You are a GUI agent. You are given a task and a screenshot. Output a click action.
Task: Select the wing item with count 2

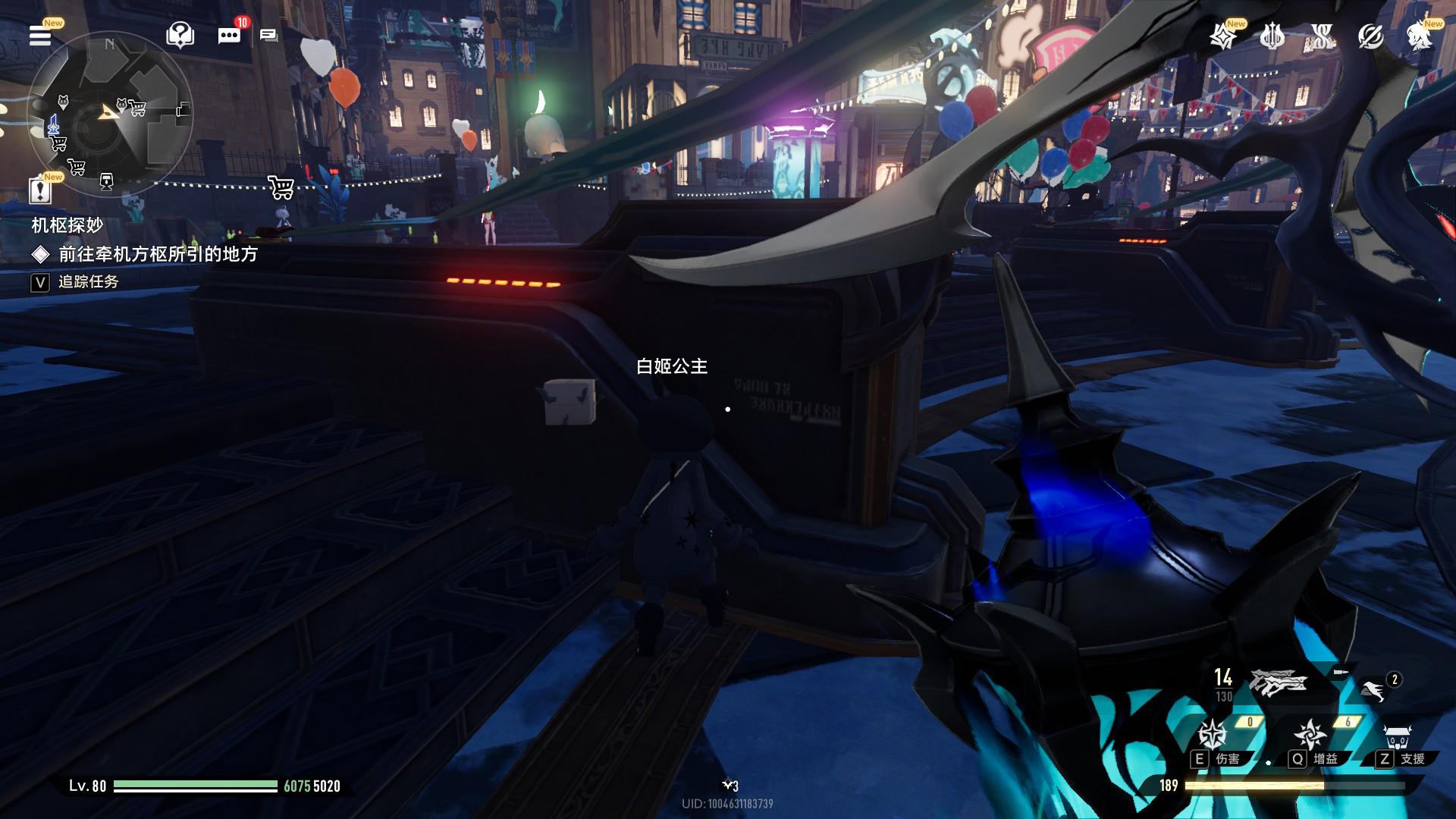click(x=1373, y=690)
